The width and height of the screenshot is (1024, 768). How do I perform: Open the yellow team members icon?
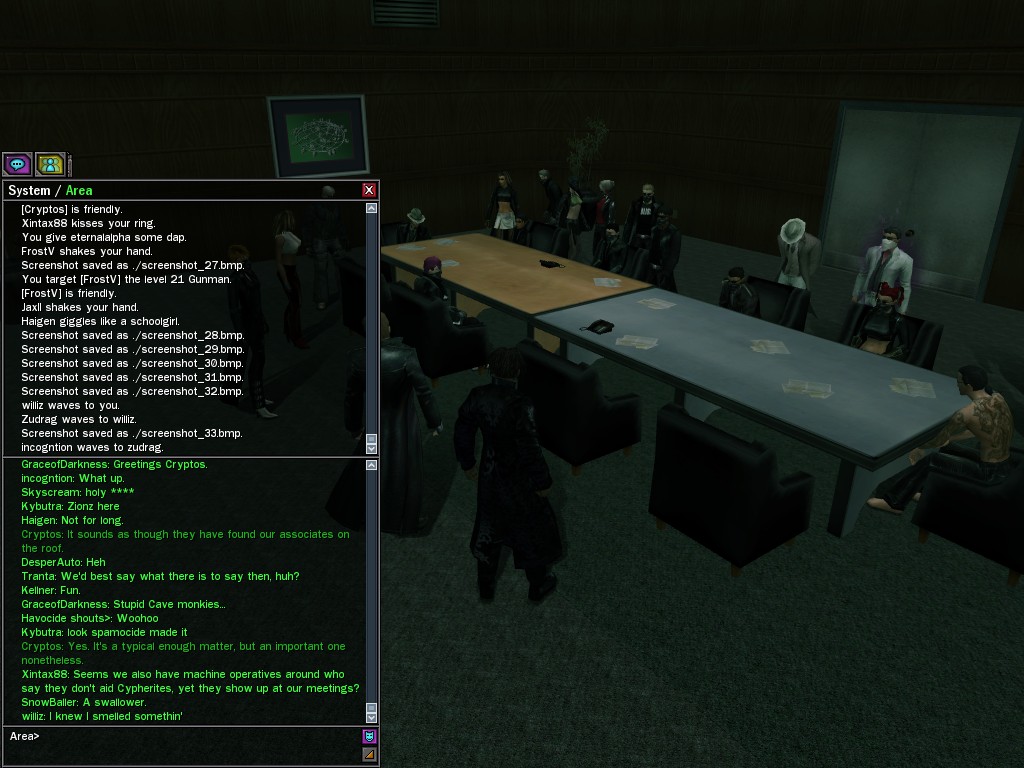pos(50,164)
